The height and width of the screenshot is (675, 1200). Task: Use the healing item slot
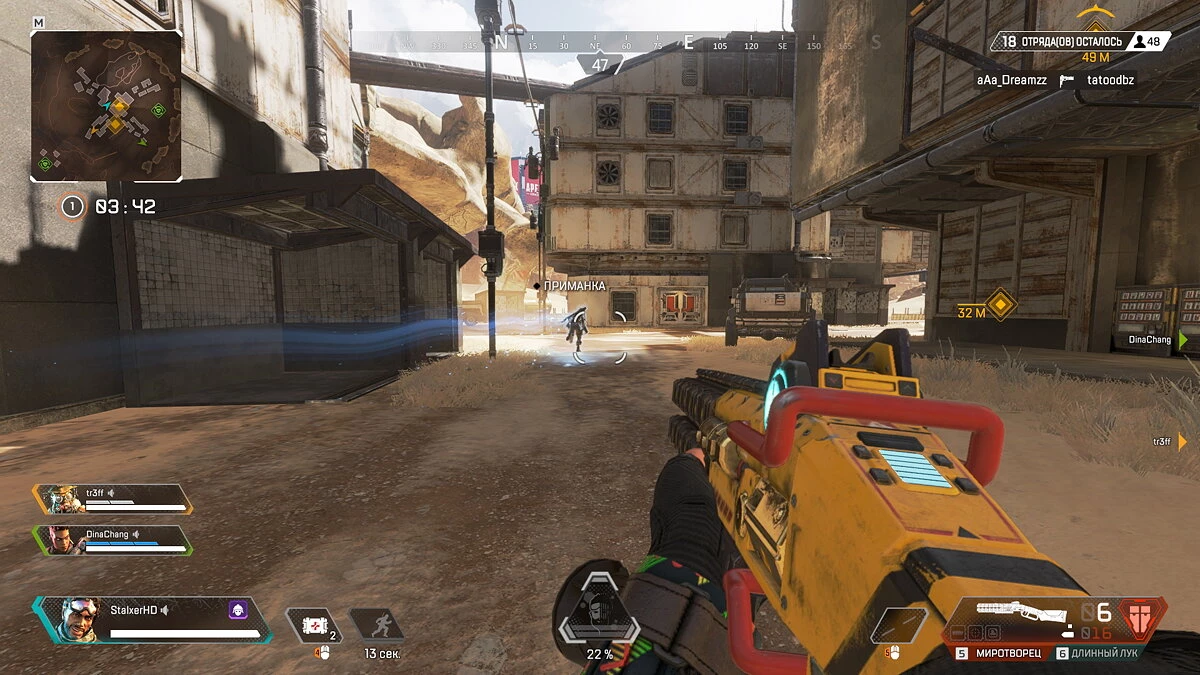[x=314, y=625]
